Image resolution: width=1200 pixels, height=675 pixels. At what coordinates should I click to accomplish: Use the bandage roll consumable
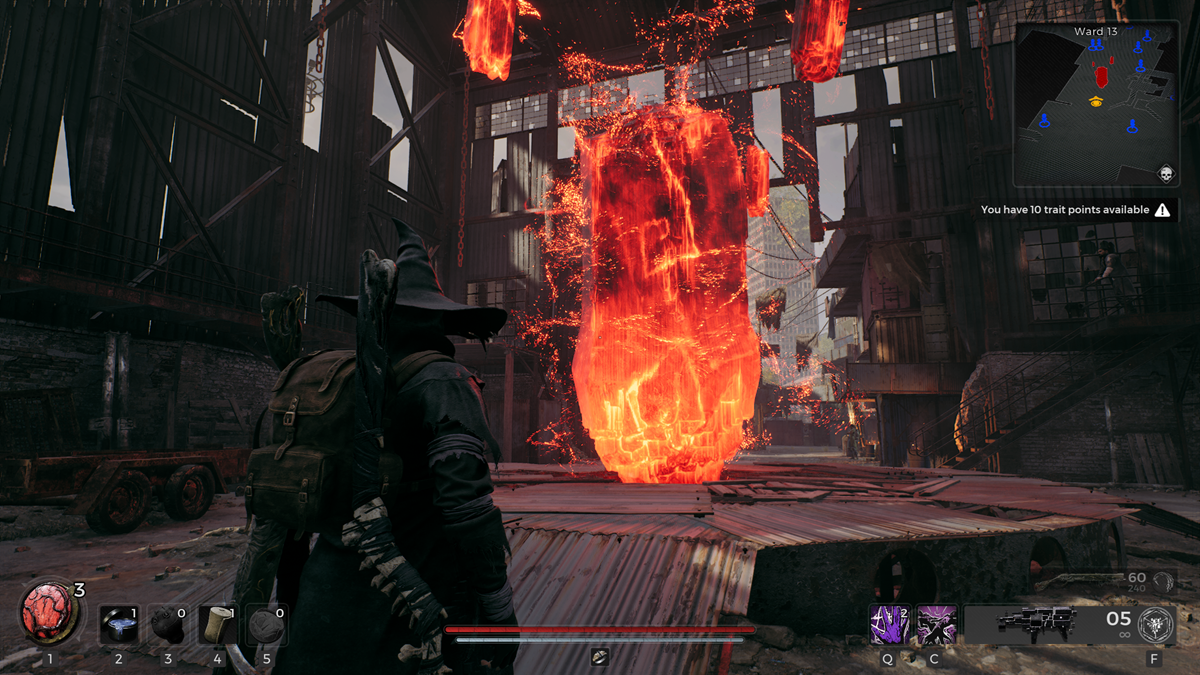pos(217,624)
